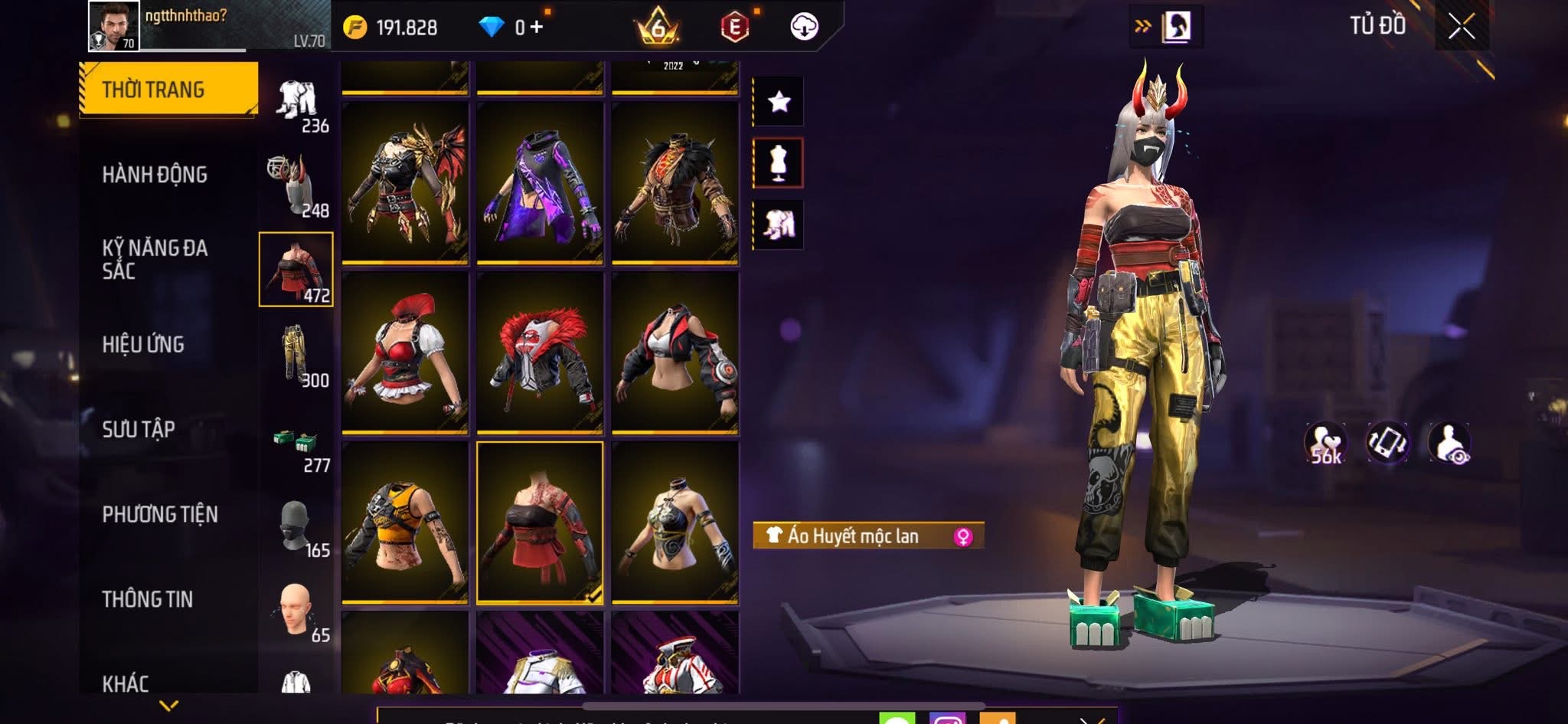Viewport: 1568px width, 724px height.
Task: Close the wardrobe screen
Action: click(1461, 28)
